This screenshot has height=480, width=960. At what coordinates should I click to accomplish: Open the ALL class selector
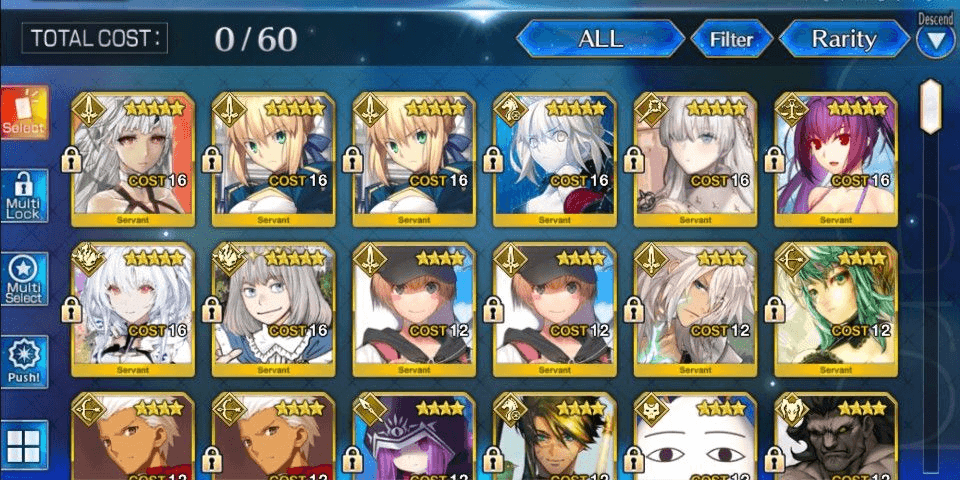(x=600, y=40)
